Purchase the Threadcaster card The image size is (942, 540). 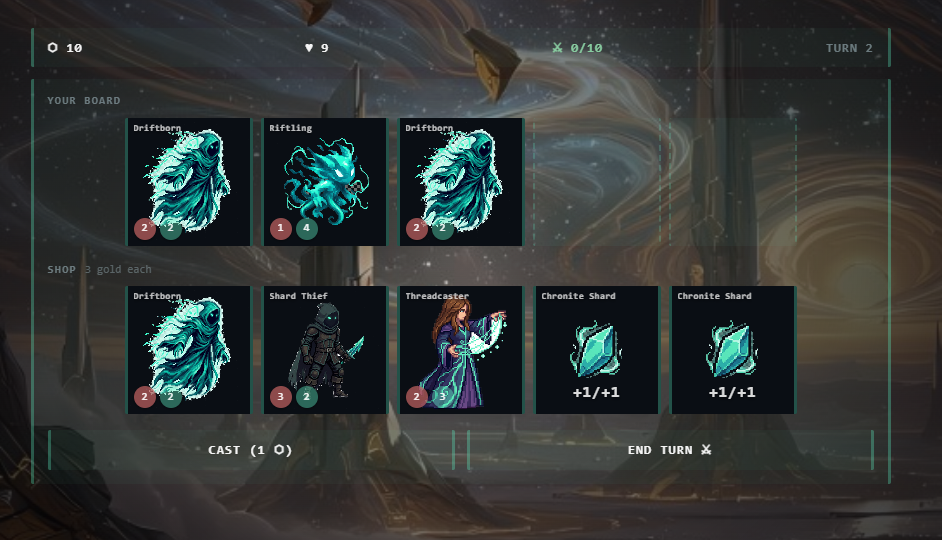tap(461, 349)
